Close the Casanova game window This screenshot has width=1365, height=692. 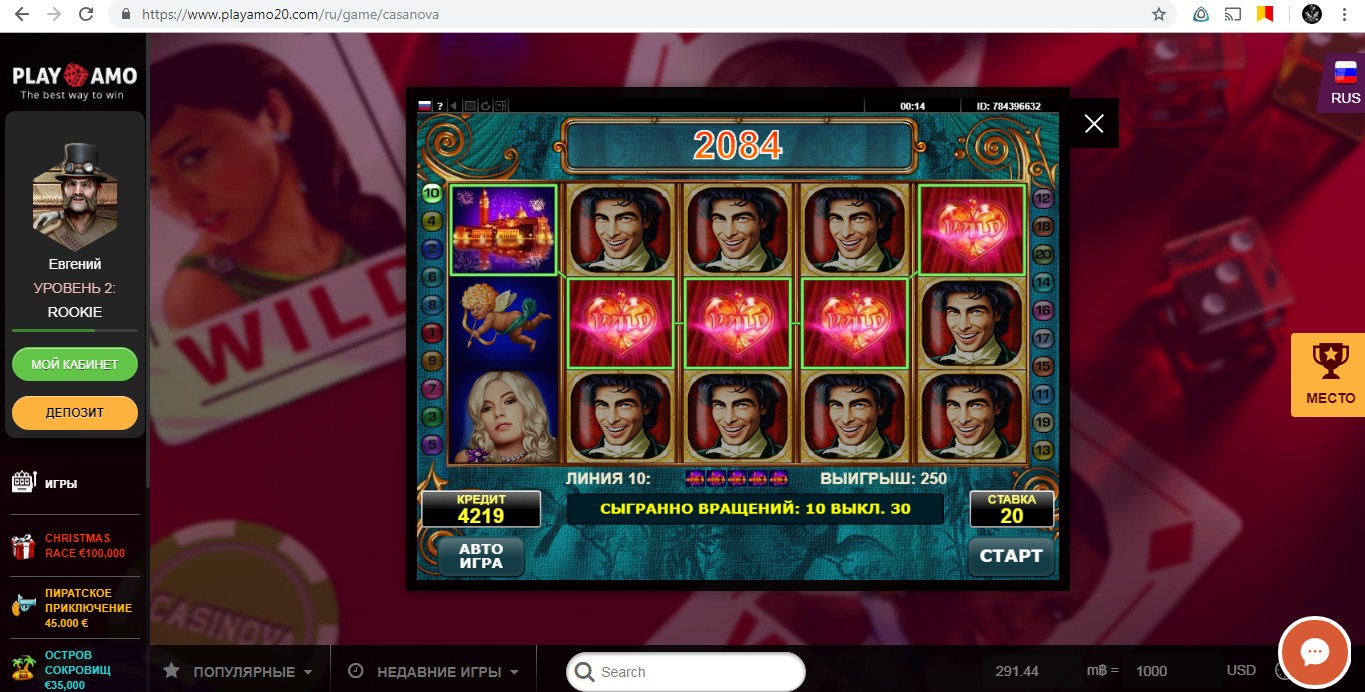coord(1094,123)
